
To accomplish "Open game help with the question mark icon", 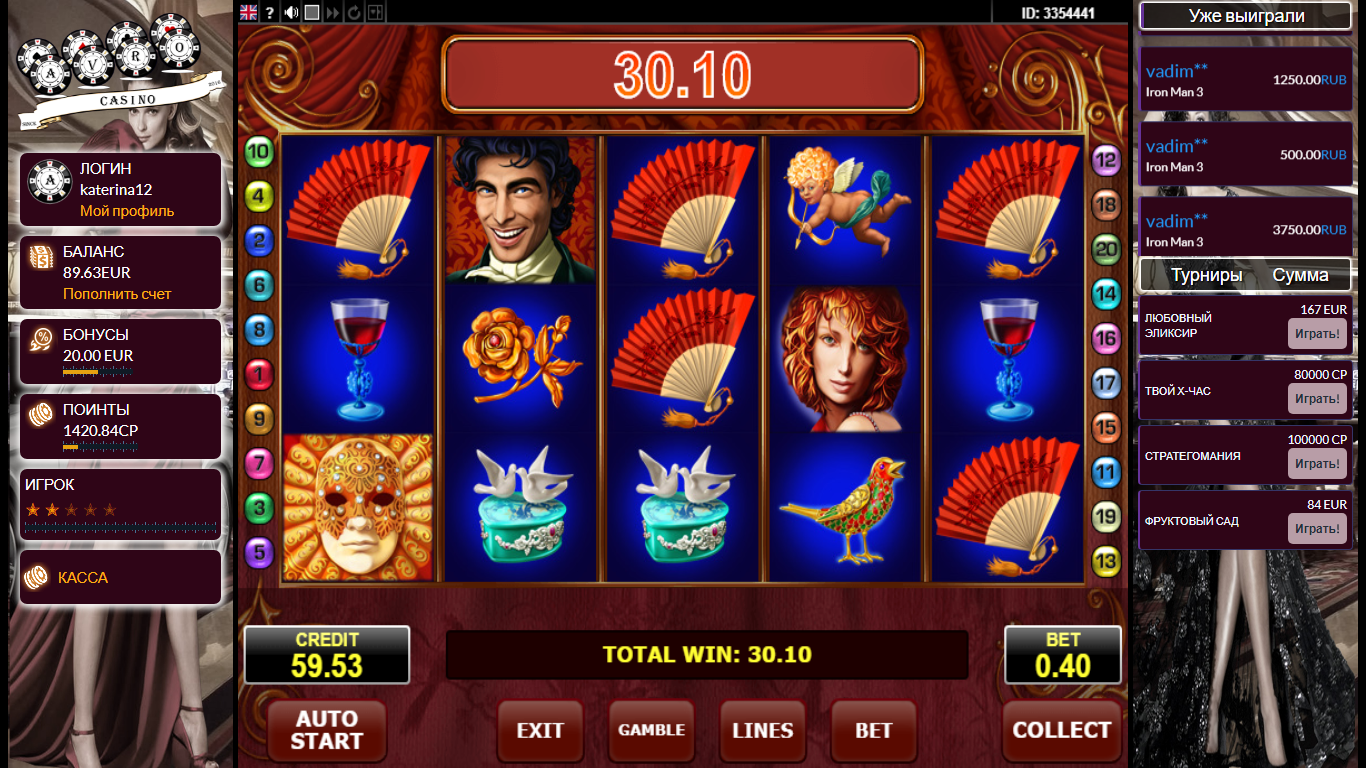I will coord(270,13).
